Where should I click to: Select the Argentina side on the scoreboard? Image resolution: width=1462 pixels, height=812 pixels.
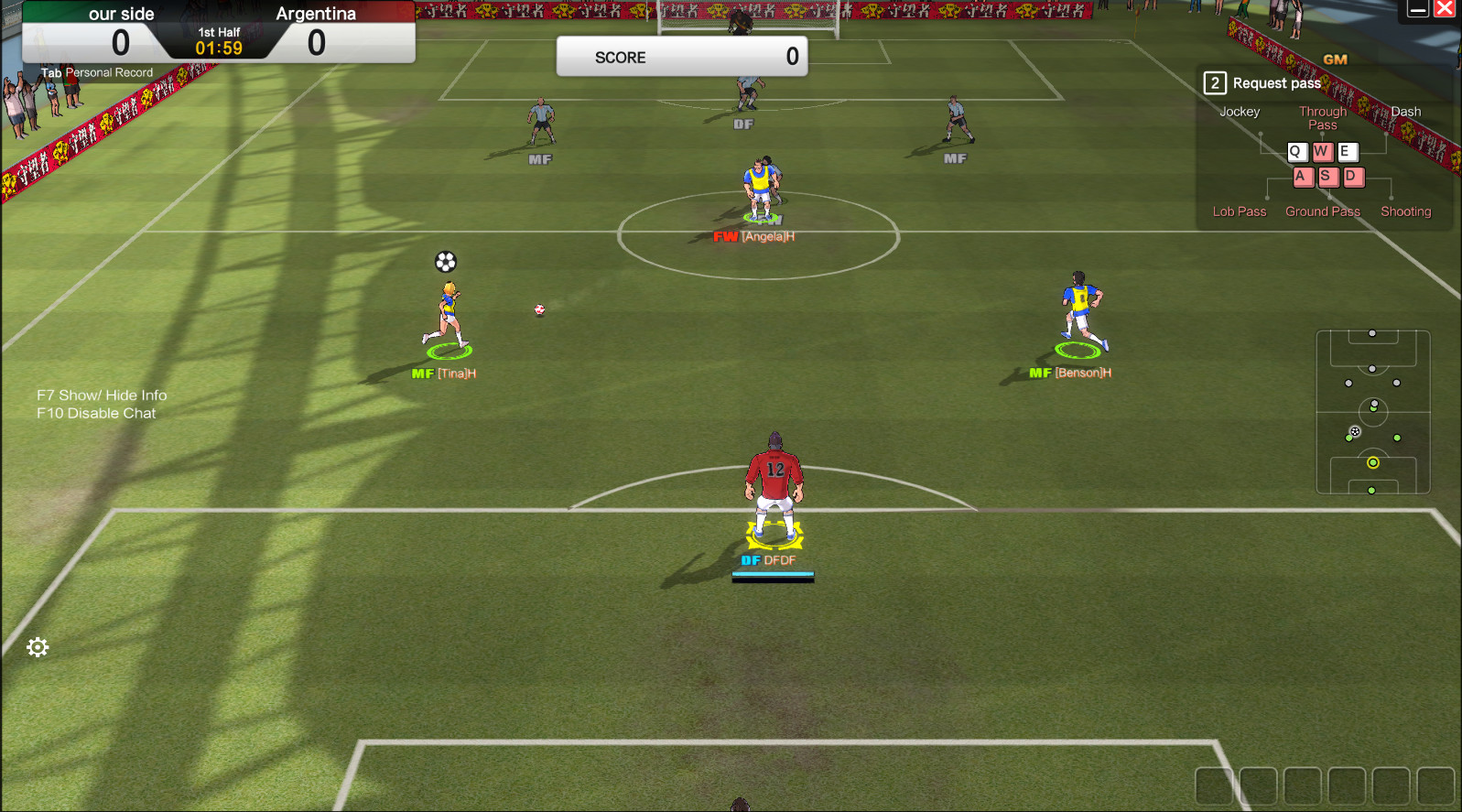316,13
